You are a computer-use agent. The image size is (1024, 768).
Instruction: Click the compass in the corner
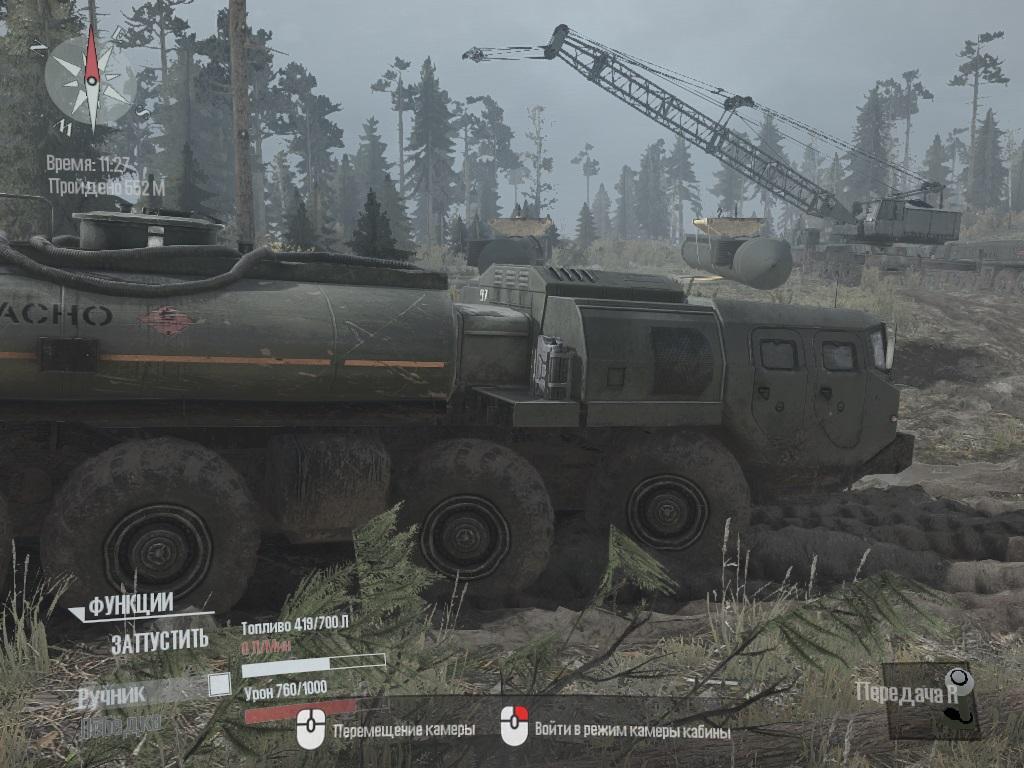coord(91,80)
